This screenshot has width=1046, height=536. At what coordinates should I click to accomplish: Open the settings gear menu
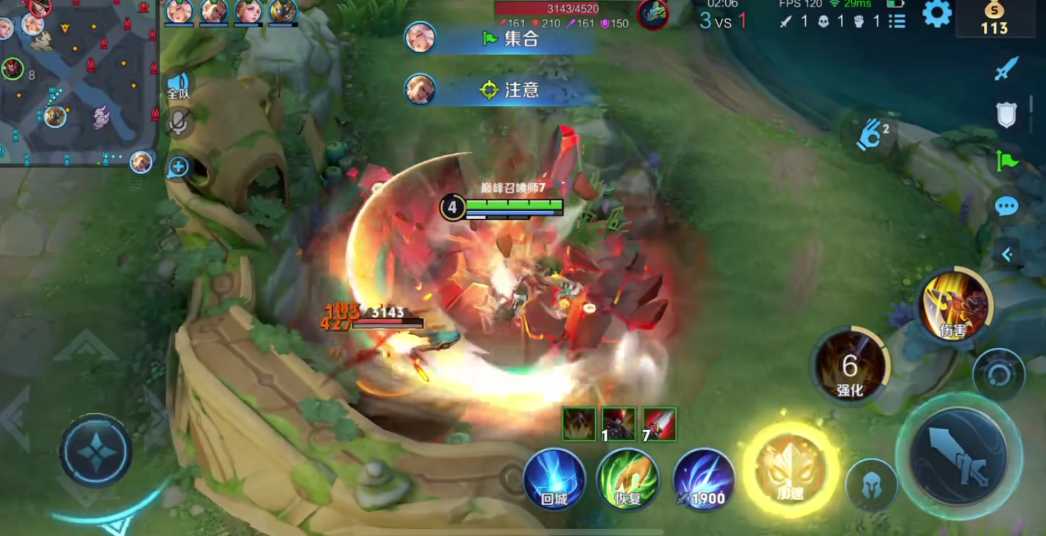coord(937,14)
